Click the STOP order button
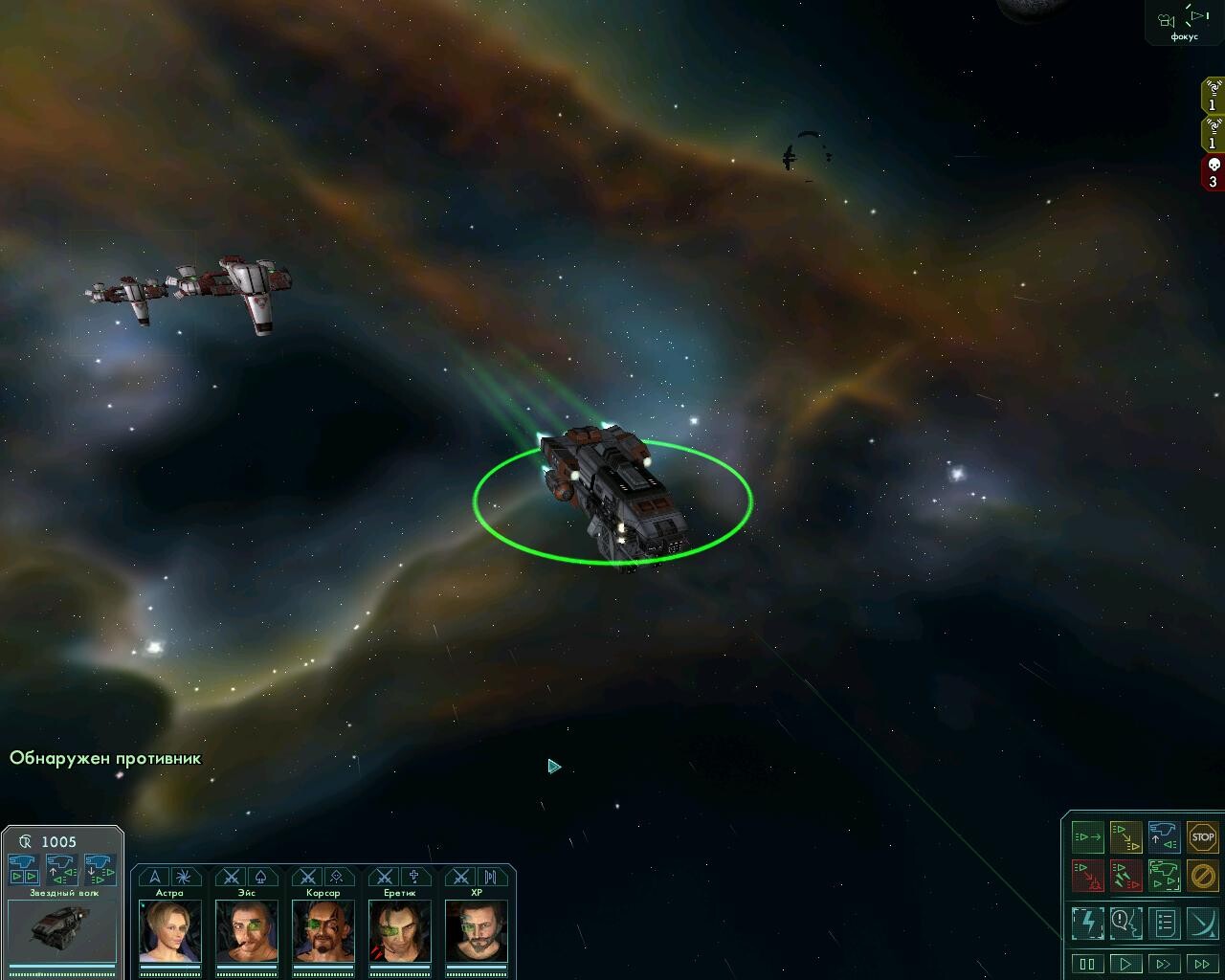This screenshot has width=1225, height=980. [1202, 837]
